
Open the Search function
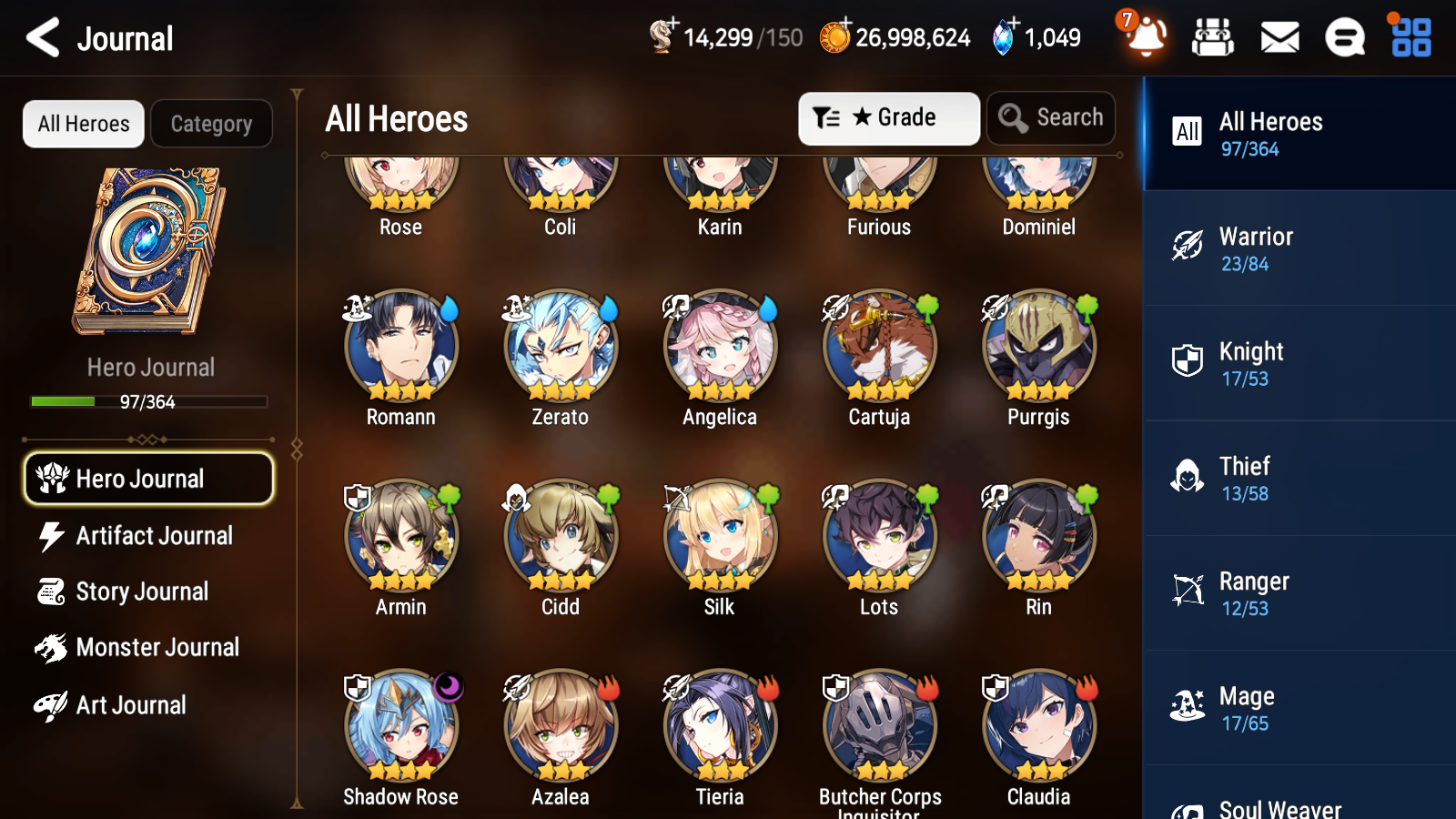tap(1051, 117)
